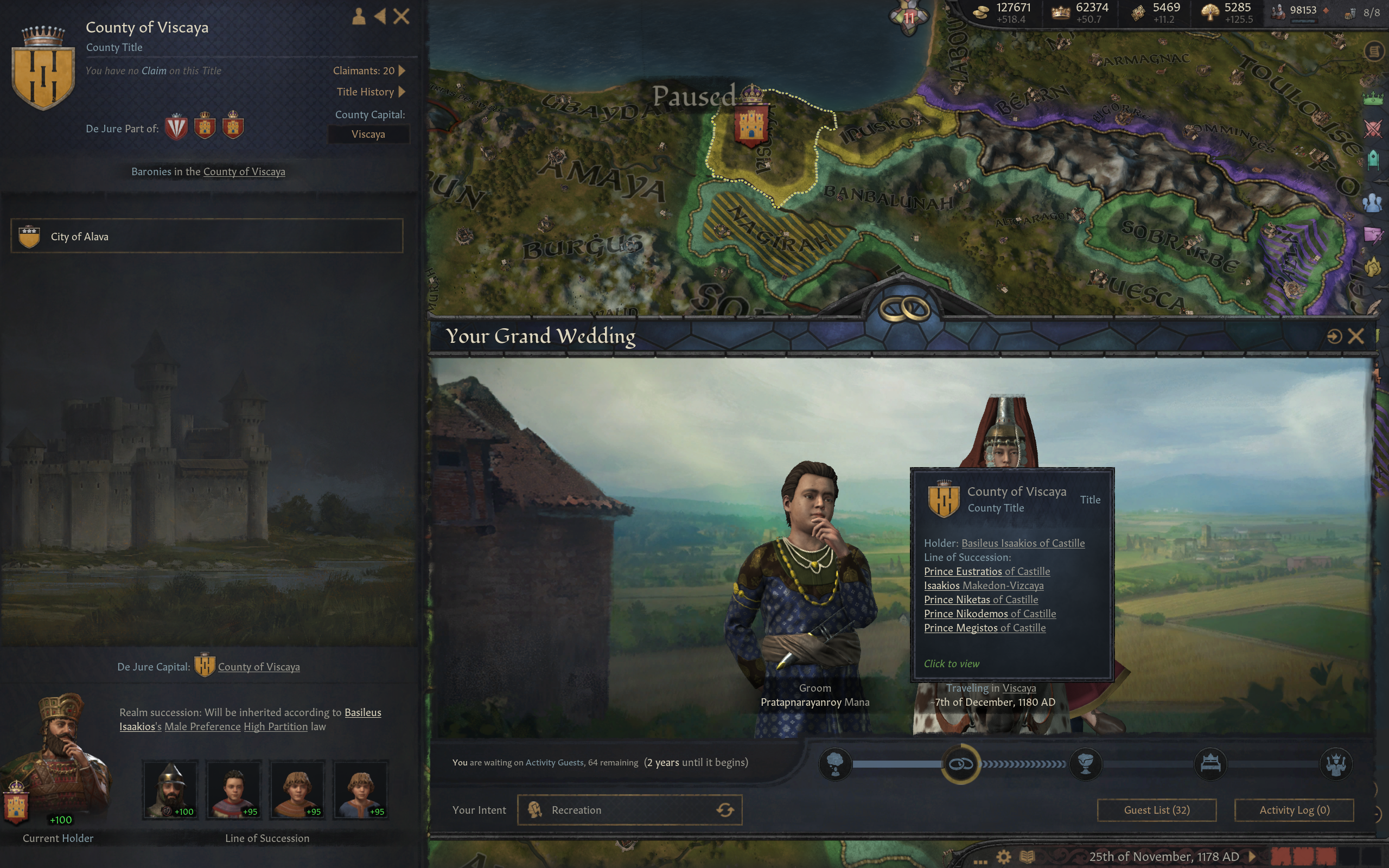The height and width of the screenshot is (868, 1389).
Task: Close the Your Grand Wedding window
Action: 1356,336
